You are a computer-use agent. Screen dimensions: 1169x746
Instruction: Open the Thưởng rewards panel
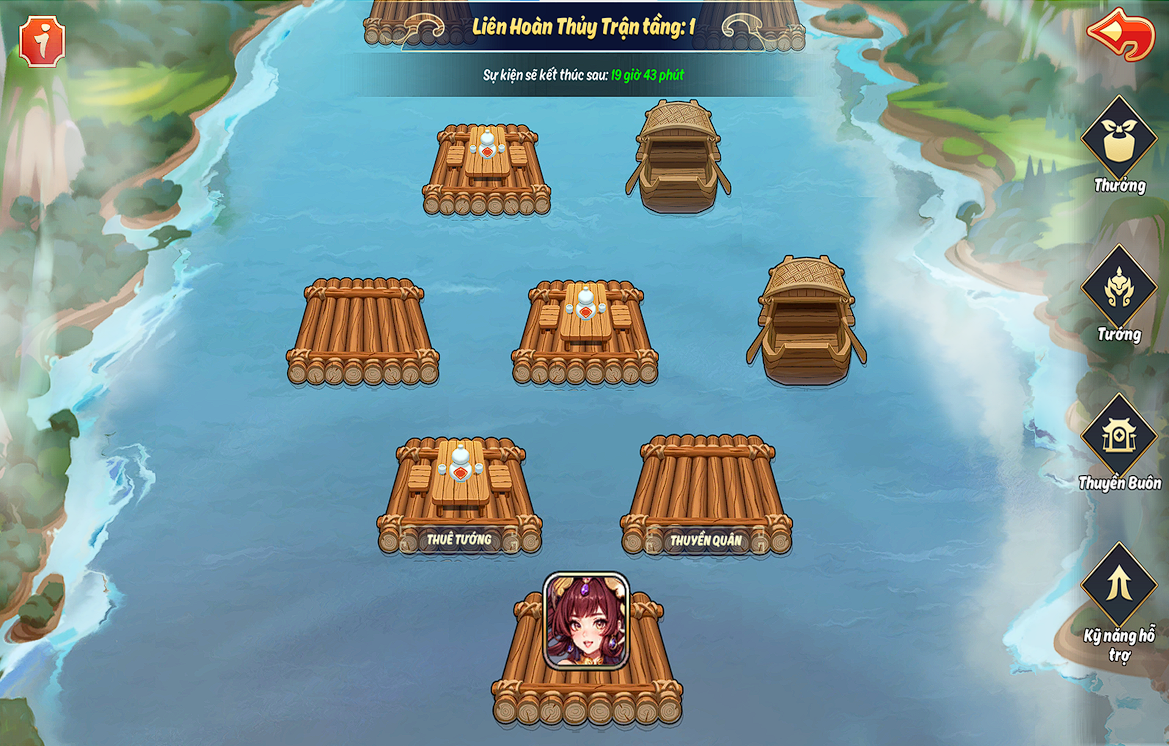pos(1118,141)
